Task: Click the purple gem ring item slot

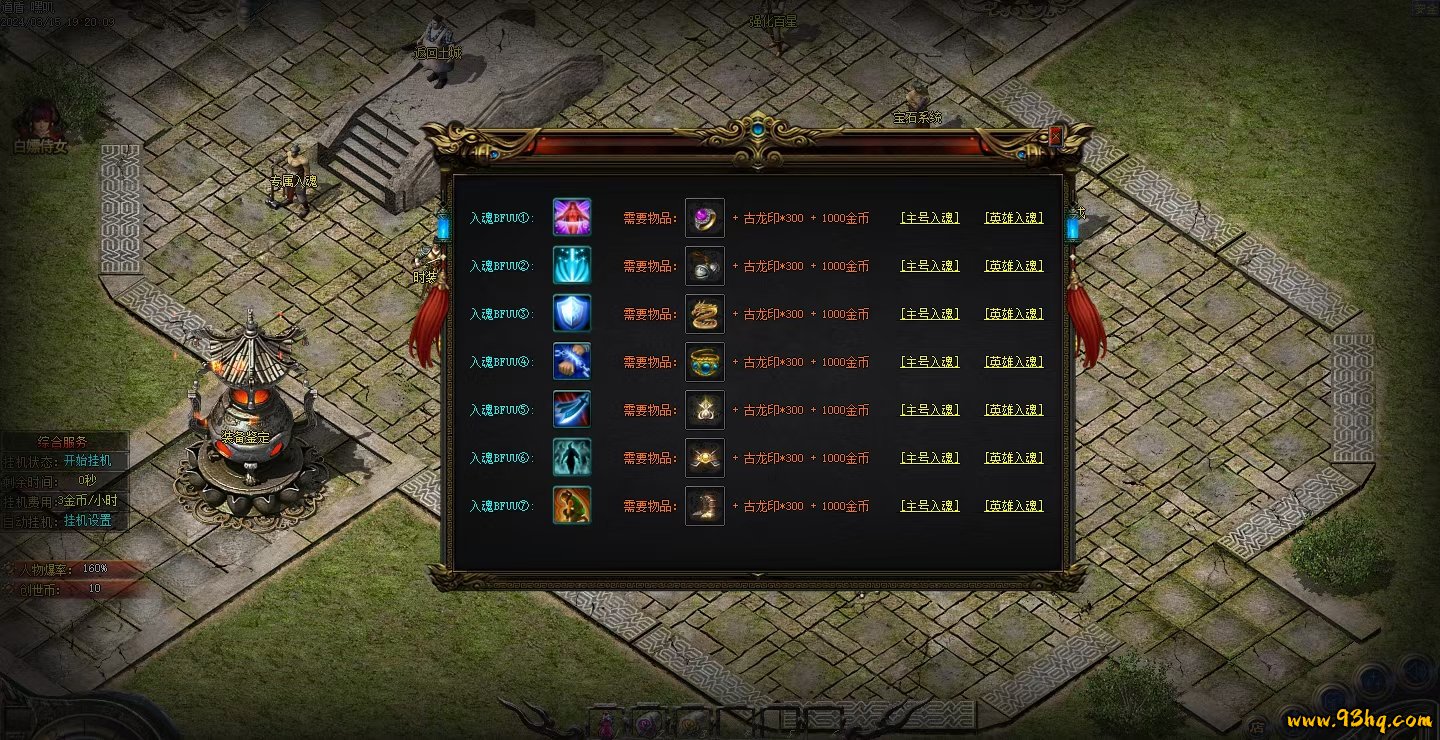Action: pos(705,217)
